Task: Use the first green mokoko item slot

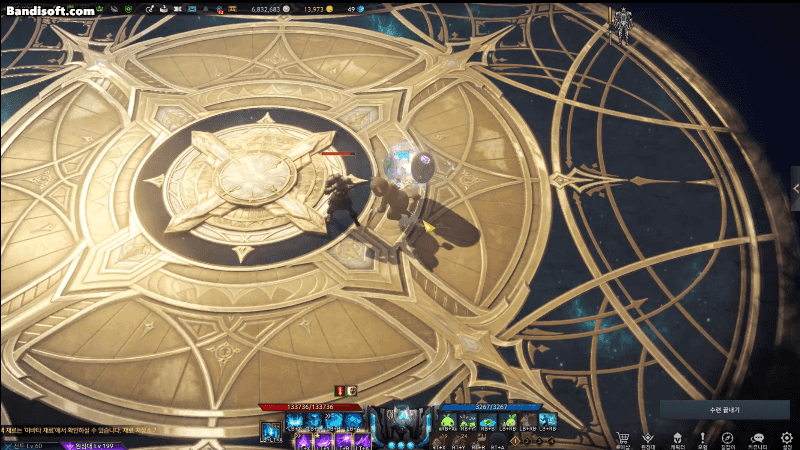Action: [446, 421]
